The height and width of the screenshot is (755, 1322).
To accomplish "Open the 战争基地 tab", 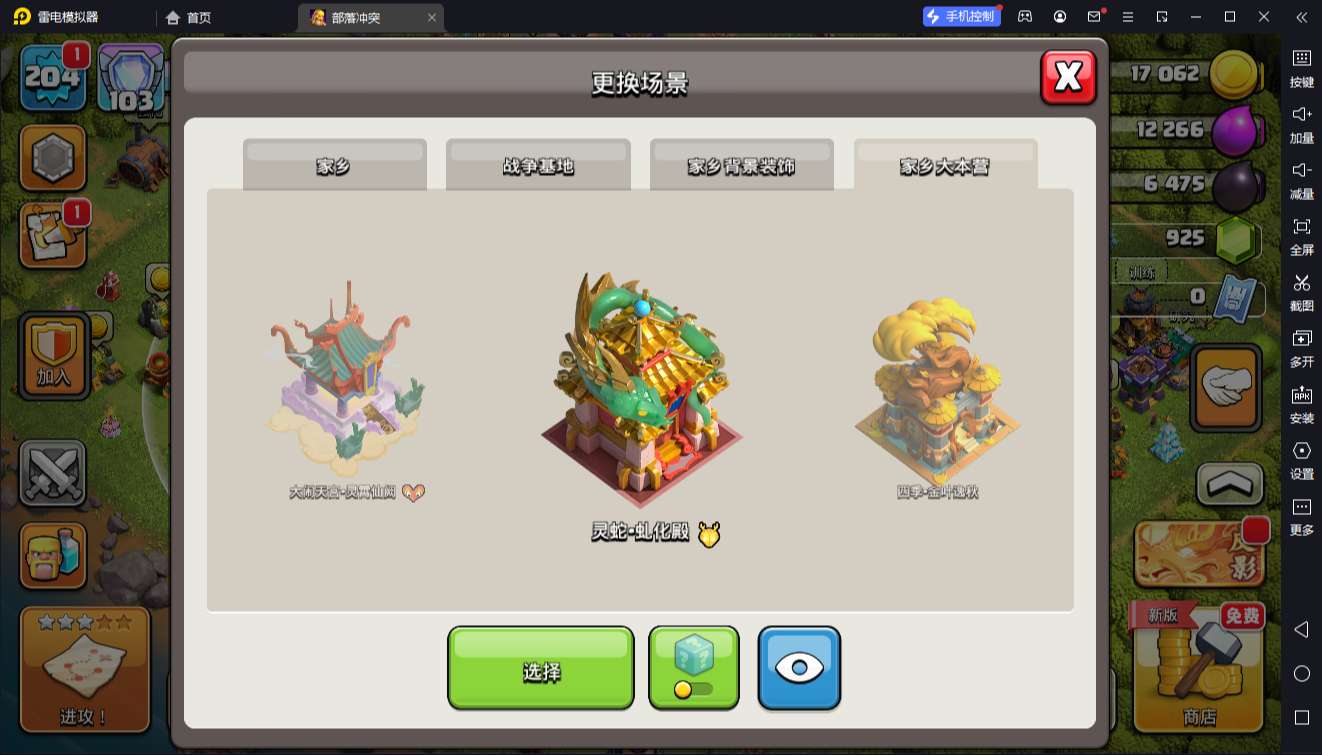I will (538, 165).
